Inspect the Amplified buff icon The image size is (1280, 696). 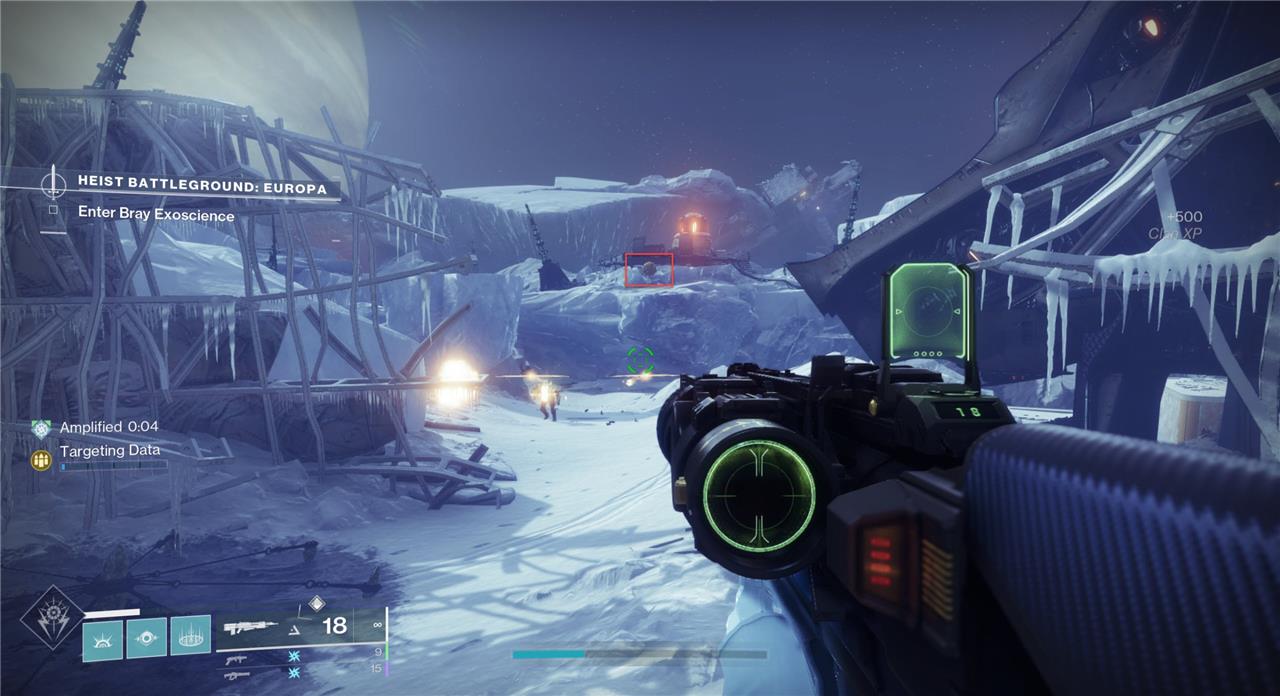(x=41, y=427)
